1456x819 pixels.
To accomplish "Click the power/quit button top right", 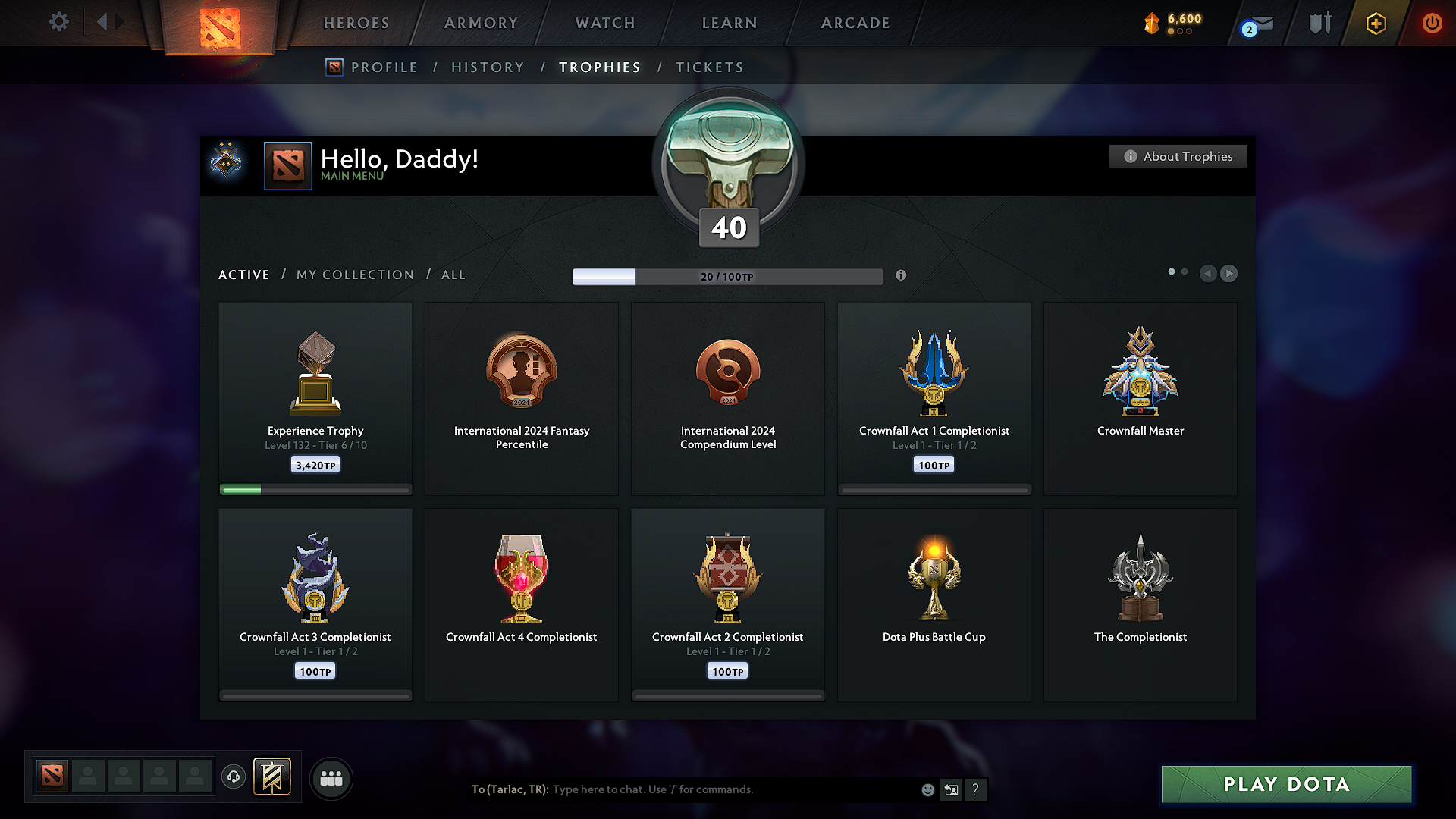I will point(1432,23).
